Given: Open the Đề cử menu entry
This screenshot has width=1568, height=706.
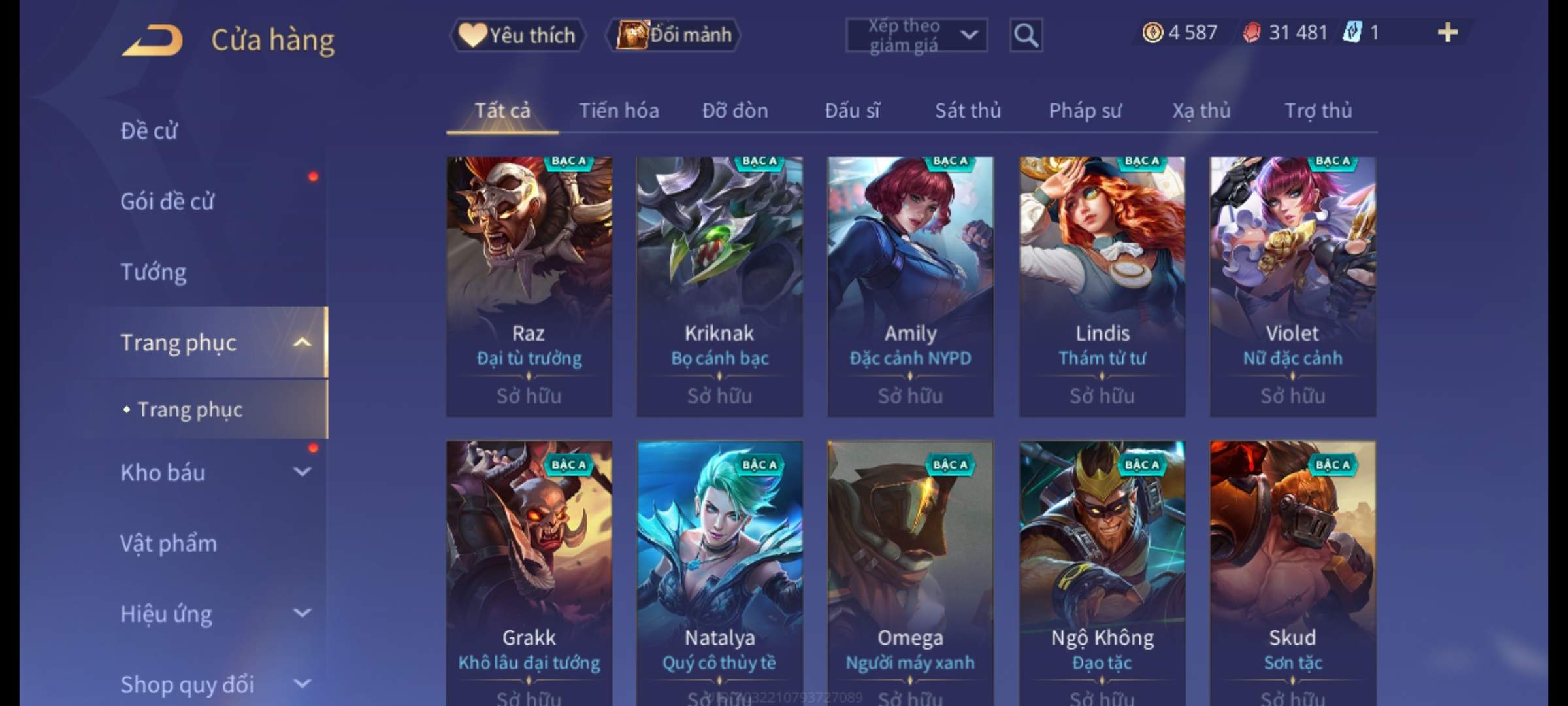Looking at the screenshot, I should click(x=149, y=131).
